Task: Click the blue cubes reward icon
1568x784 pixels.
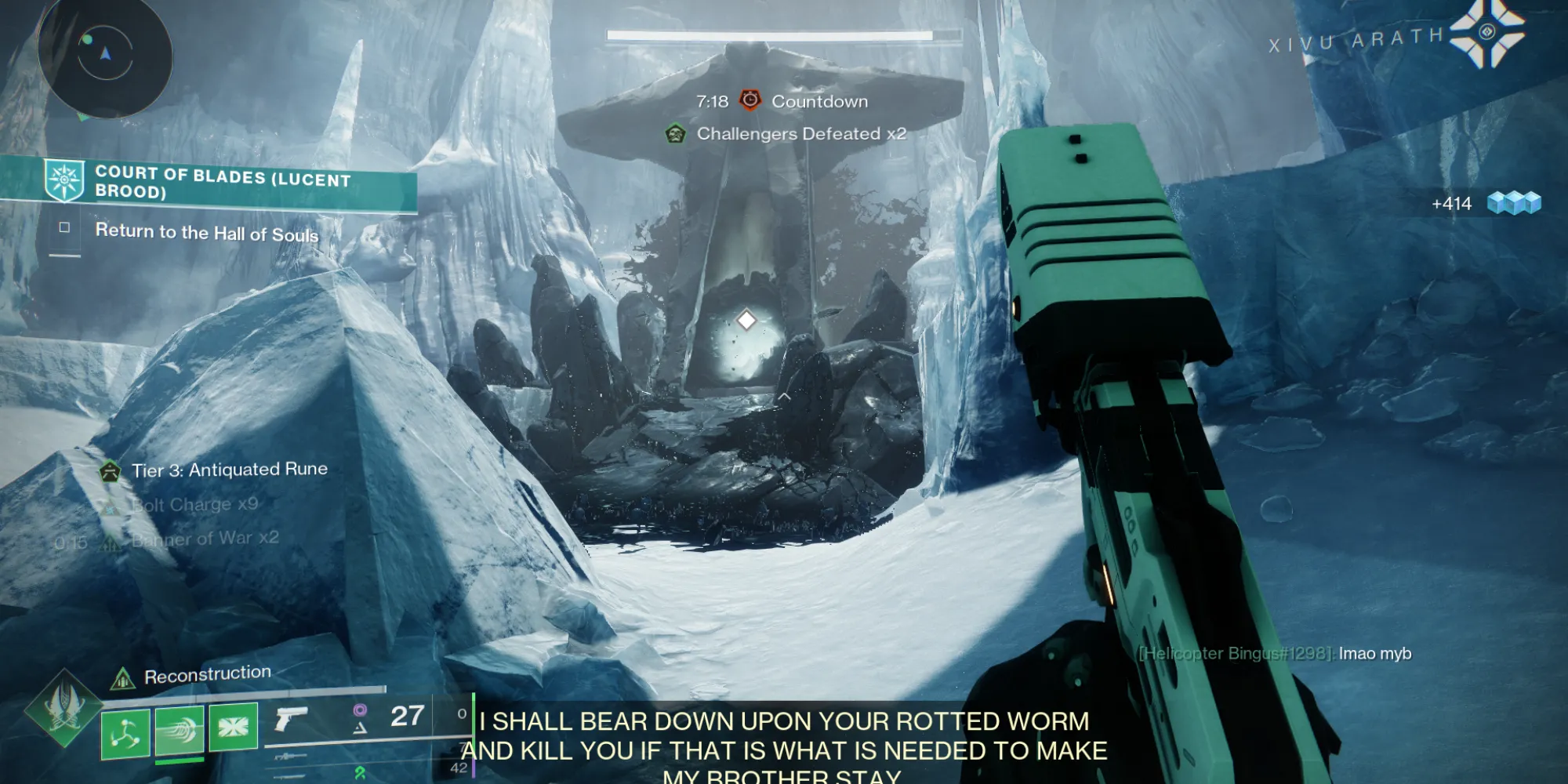Action: [x=1514, y=203]
